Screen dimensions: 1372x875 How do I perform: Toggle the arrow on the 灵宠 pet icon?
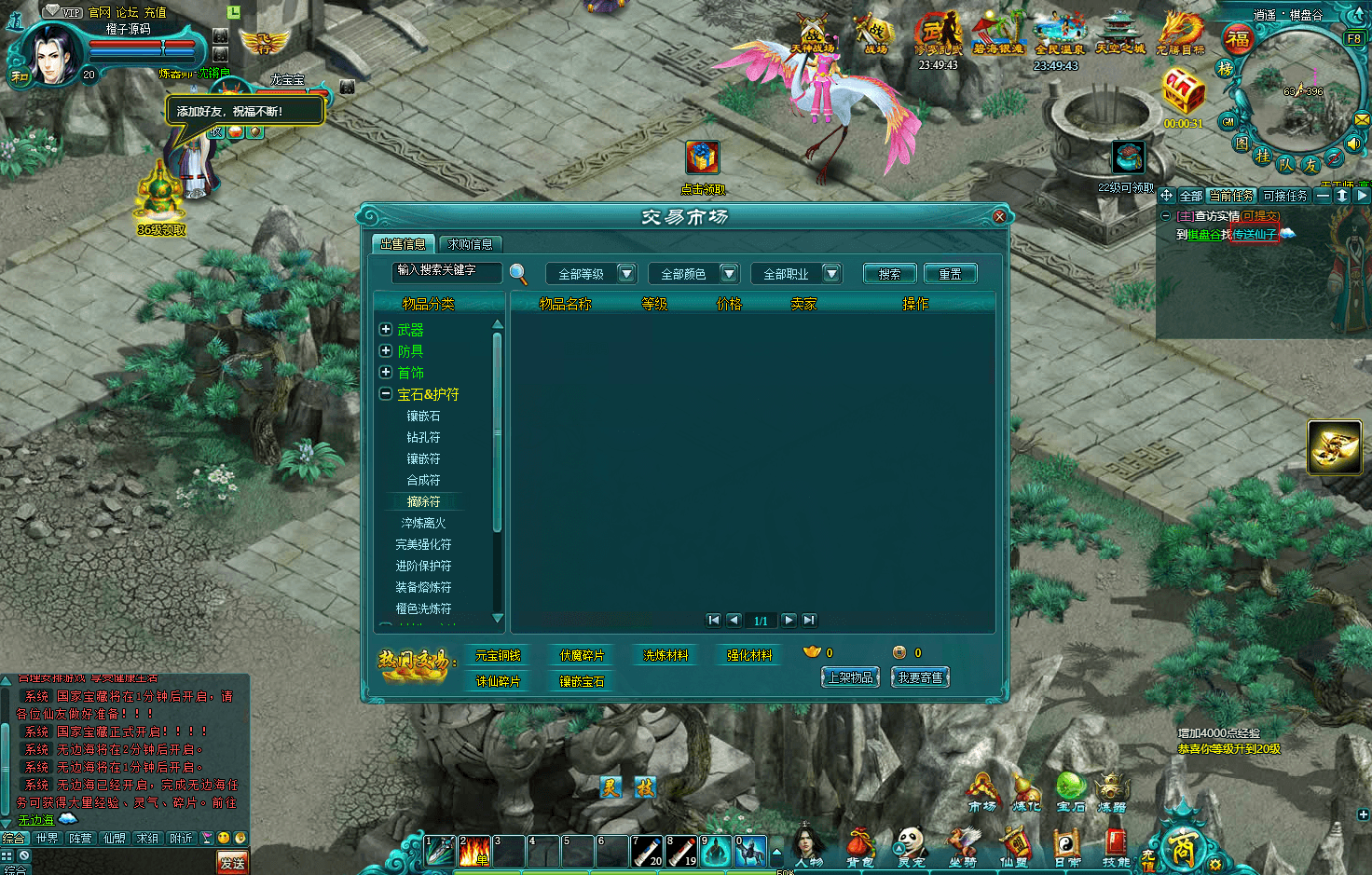tap(898, 847)
